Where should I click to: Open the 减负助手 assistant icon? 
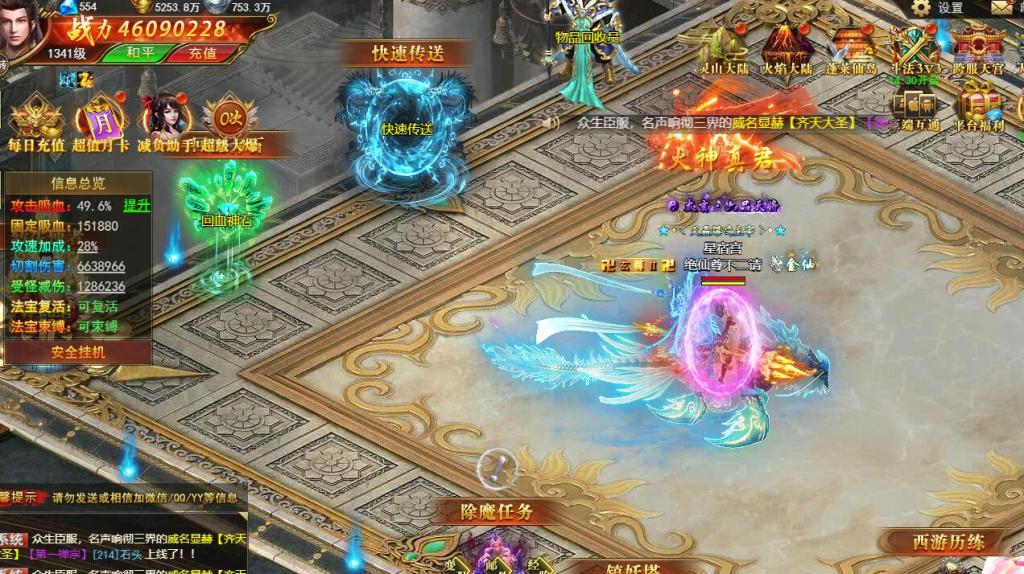(x=164, y=123)
